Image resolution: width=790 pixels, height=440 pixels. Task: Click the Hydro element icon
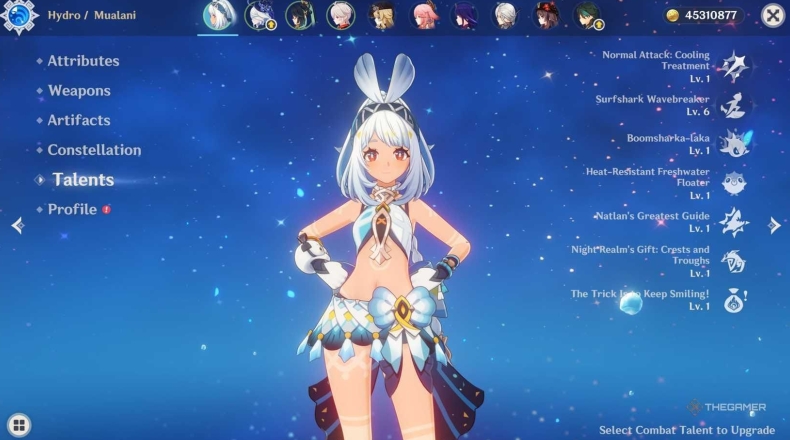pos(20,15)
